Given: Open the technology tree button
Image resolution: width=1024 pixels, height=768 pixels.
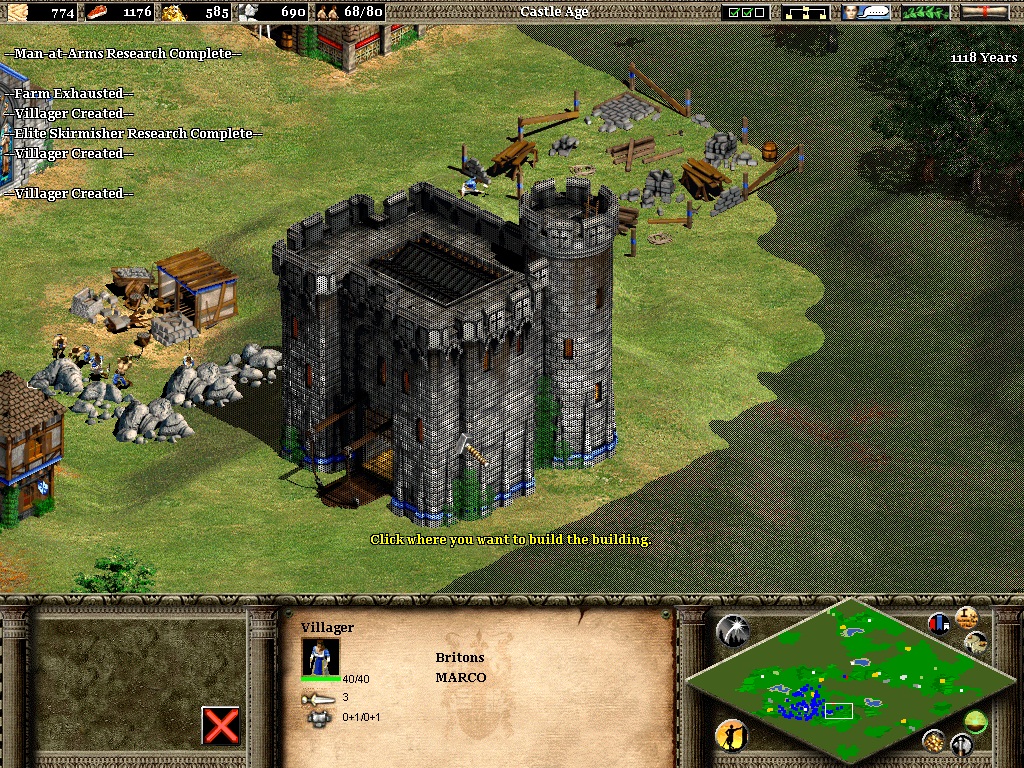Looking at the screenshot, I should [806, 12].
